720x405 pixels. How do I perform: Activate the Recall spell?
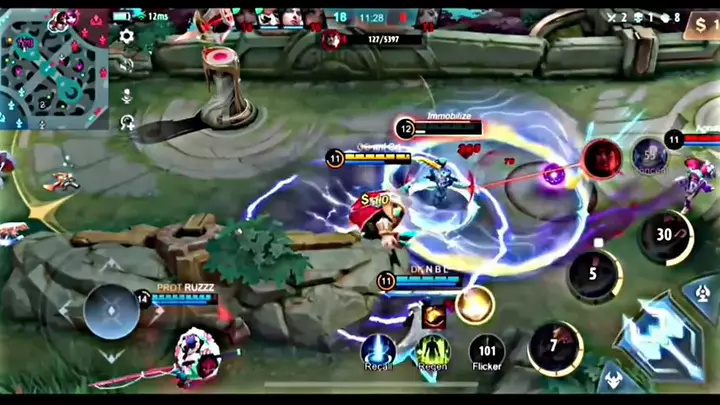[x=377, y=350]
